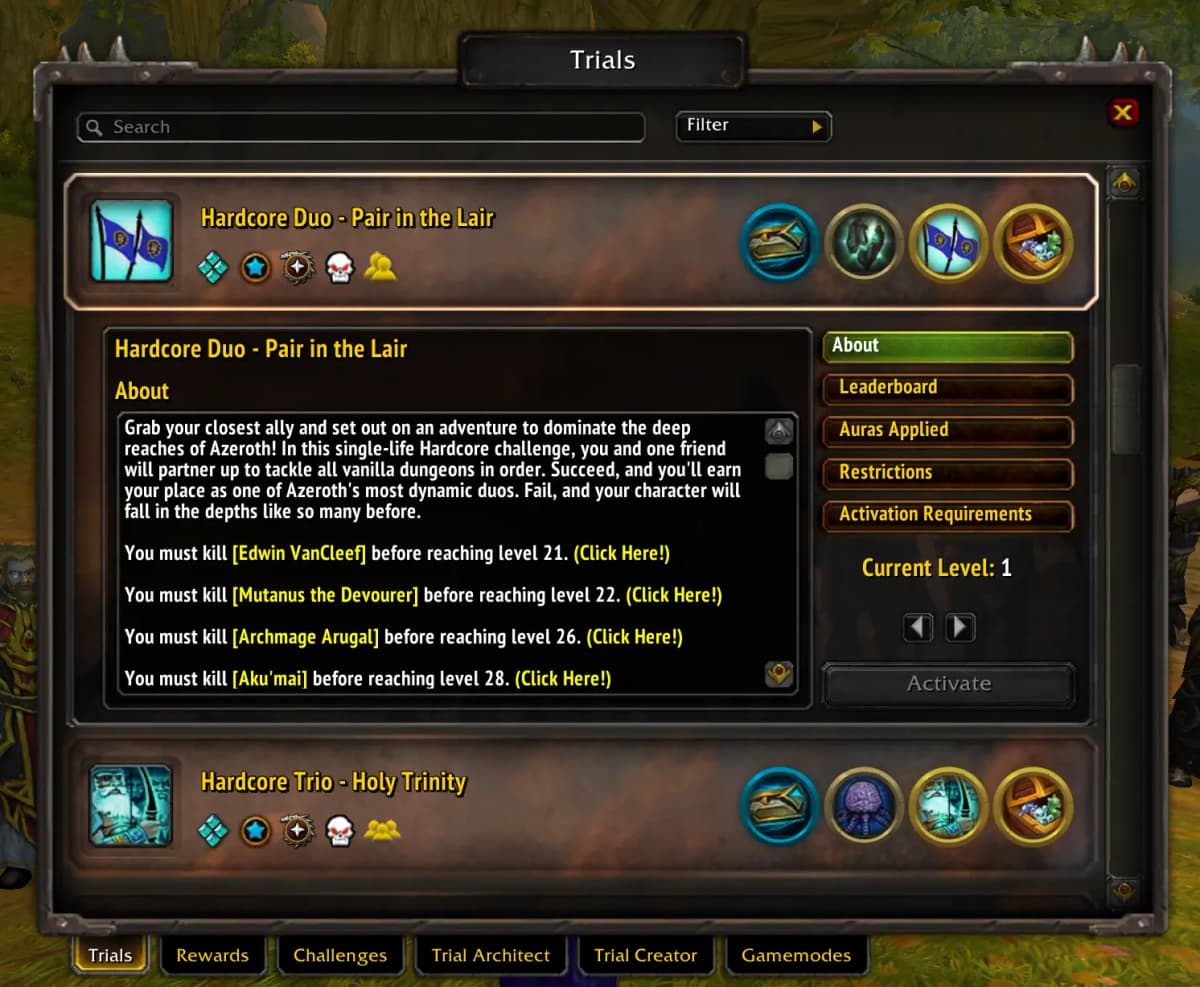Close the Trials window
1200x987 pixels.
(x=1123, y=113)
